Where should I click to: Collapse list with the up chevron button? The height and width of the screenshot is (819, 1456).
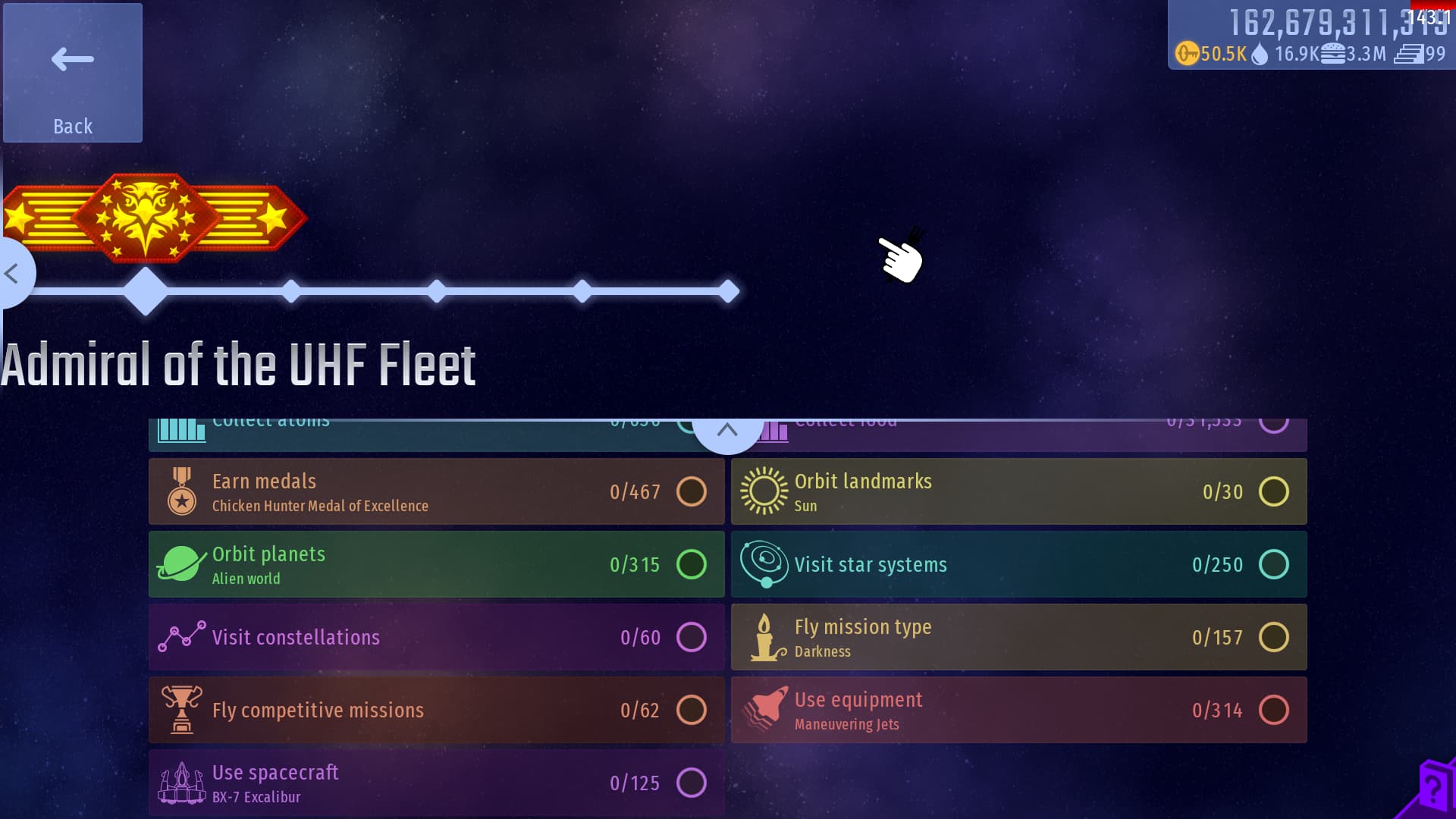click(x=727, y=431)
